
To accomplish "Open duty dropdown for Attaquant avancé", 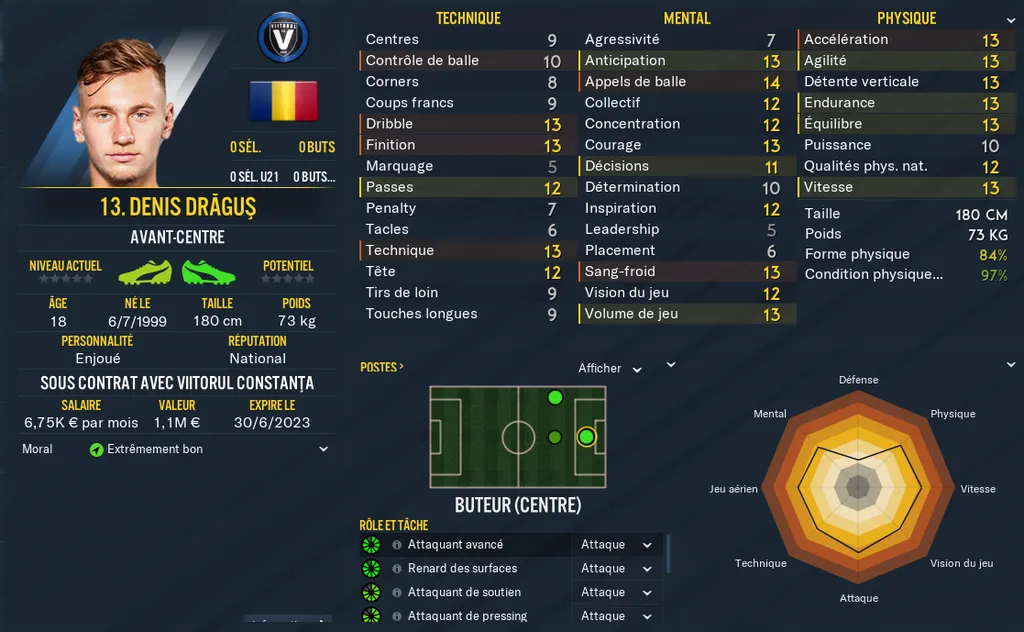I will pos(616,545).
